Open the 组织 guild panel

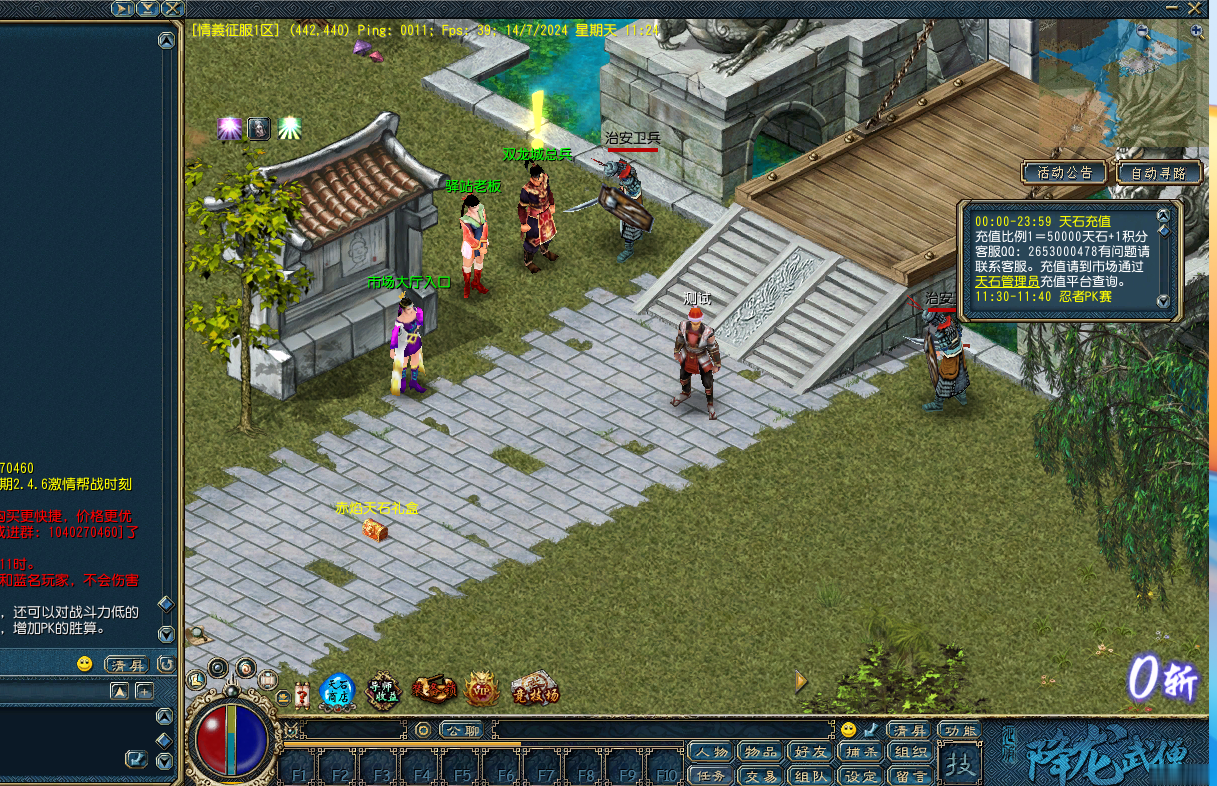pos(911,752)
